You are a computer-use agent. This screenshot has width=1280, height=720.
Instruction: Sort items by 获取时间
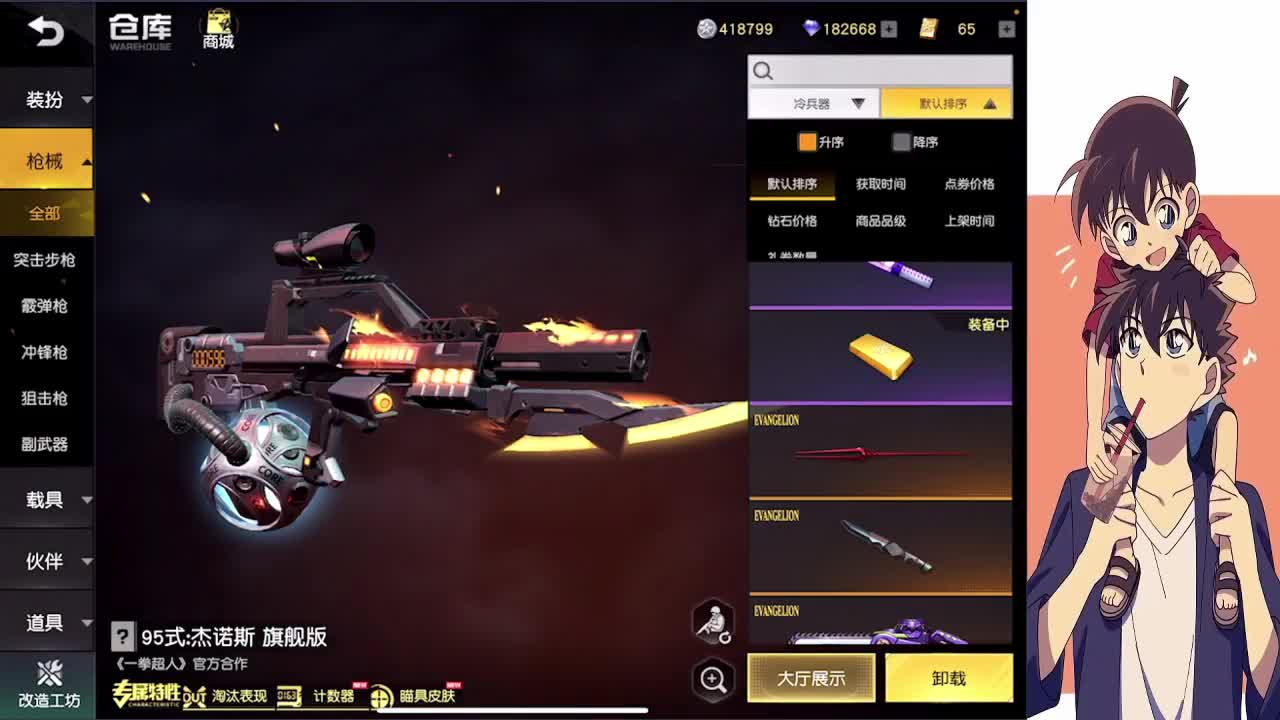pos(880,184)
